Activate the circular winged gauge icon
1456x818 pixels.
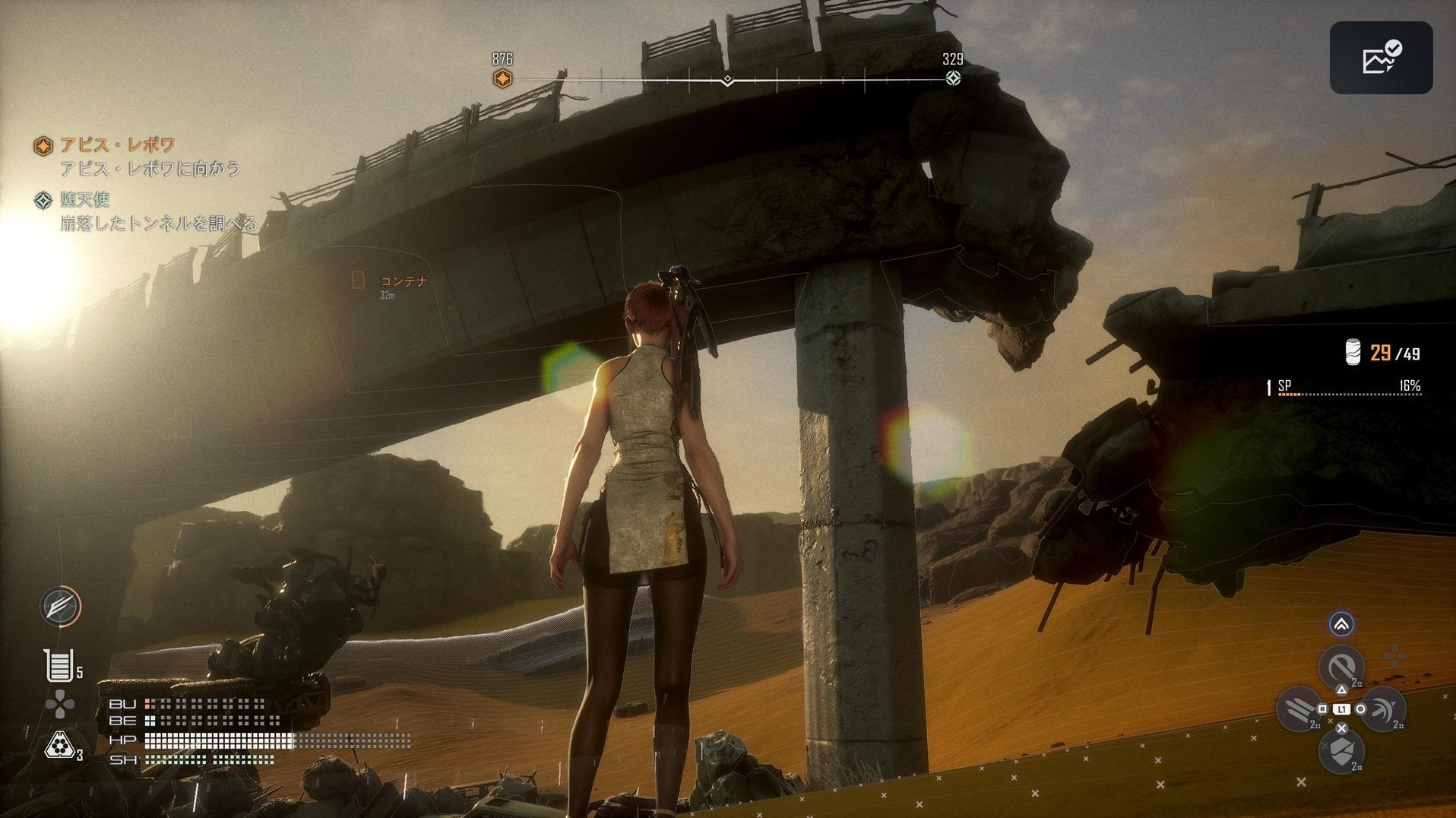click(61, 606)
